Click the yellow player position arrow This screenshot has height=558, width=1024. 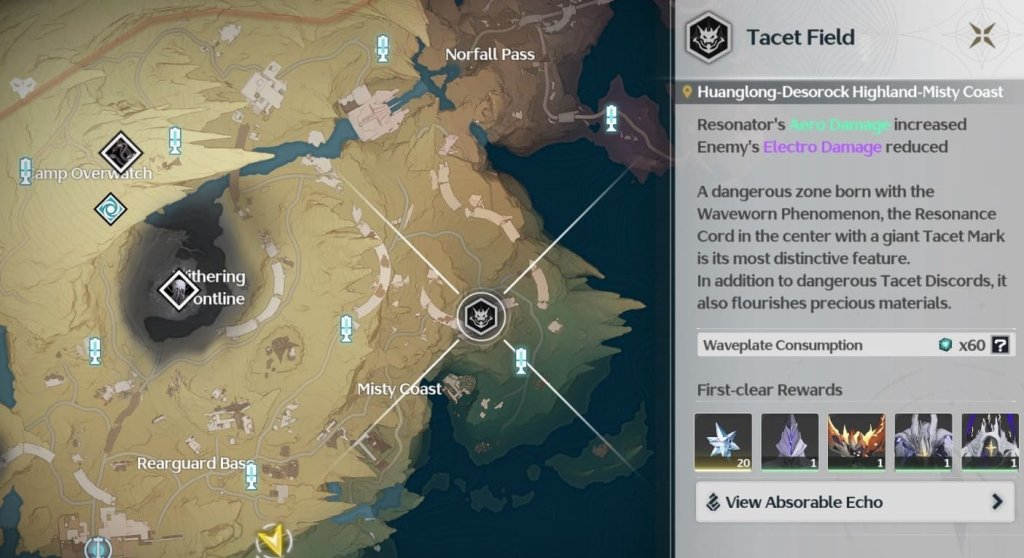click(268, 541)
